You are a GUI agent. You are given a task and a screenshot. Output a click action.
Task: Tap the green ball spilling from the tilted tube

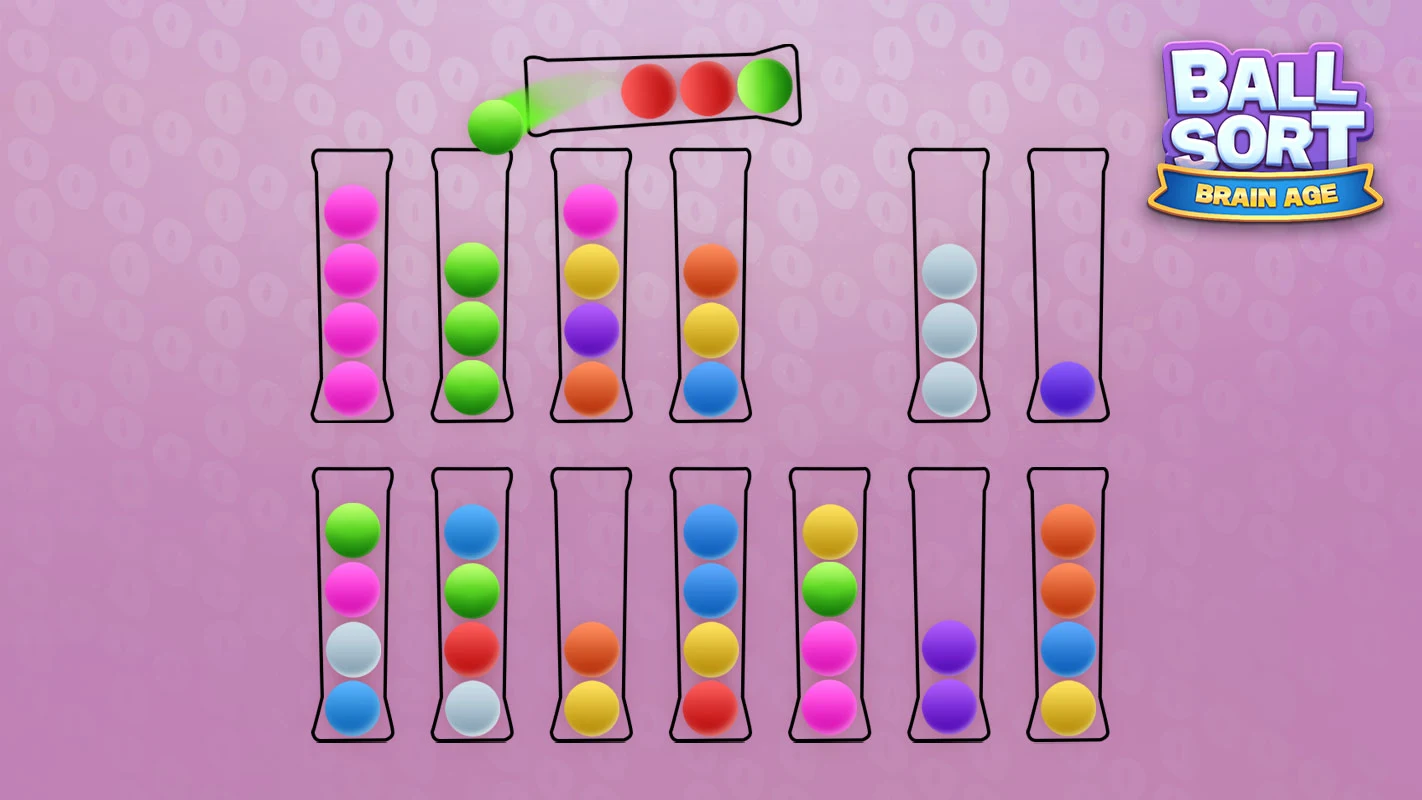tap(495, 128)
